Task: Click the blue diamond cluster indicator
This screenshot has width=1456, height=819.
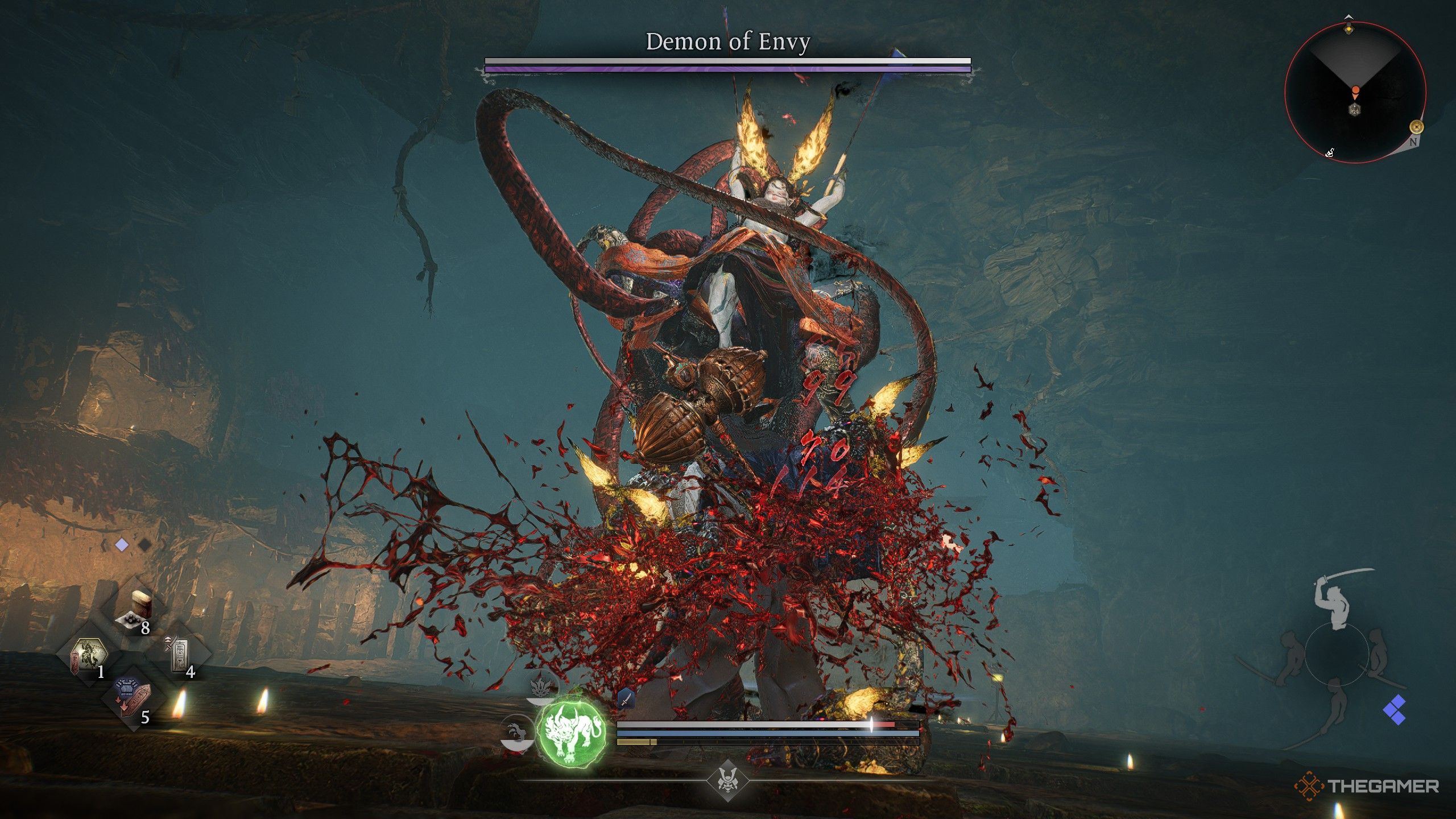Action: (1395, 710)
